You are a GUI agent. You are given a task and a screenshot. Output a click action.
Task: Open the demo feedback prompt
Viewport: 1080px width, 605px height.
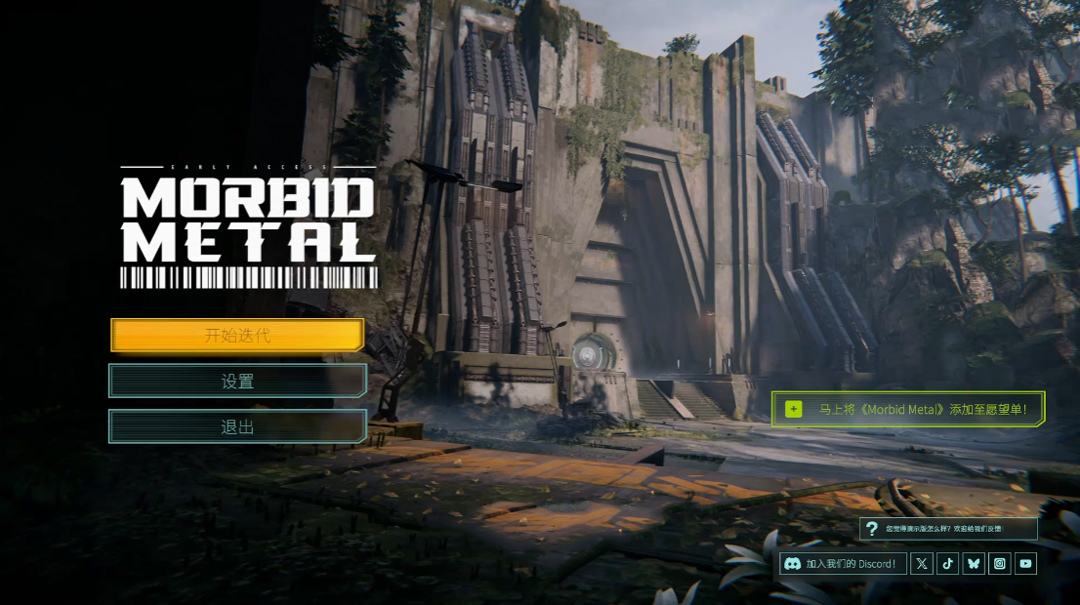(948, 528)
